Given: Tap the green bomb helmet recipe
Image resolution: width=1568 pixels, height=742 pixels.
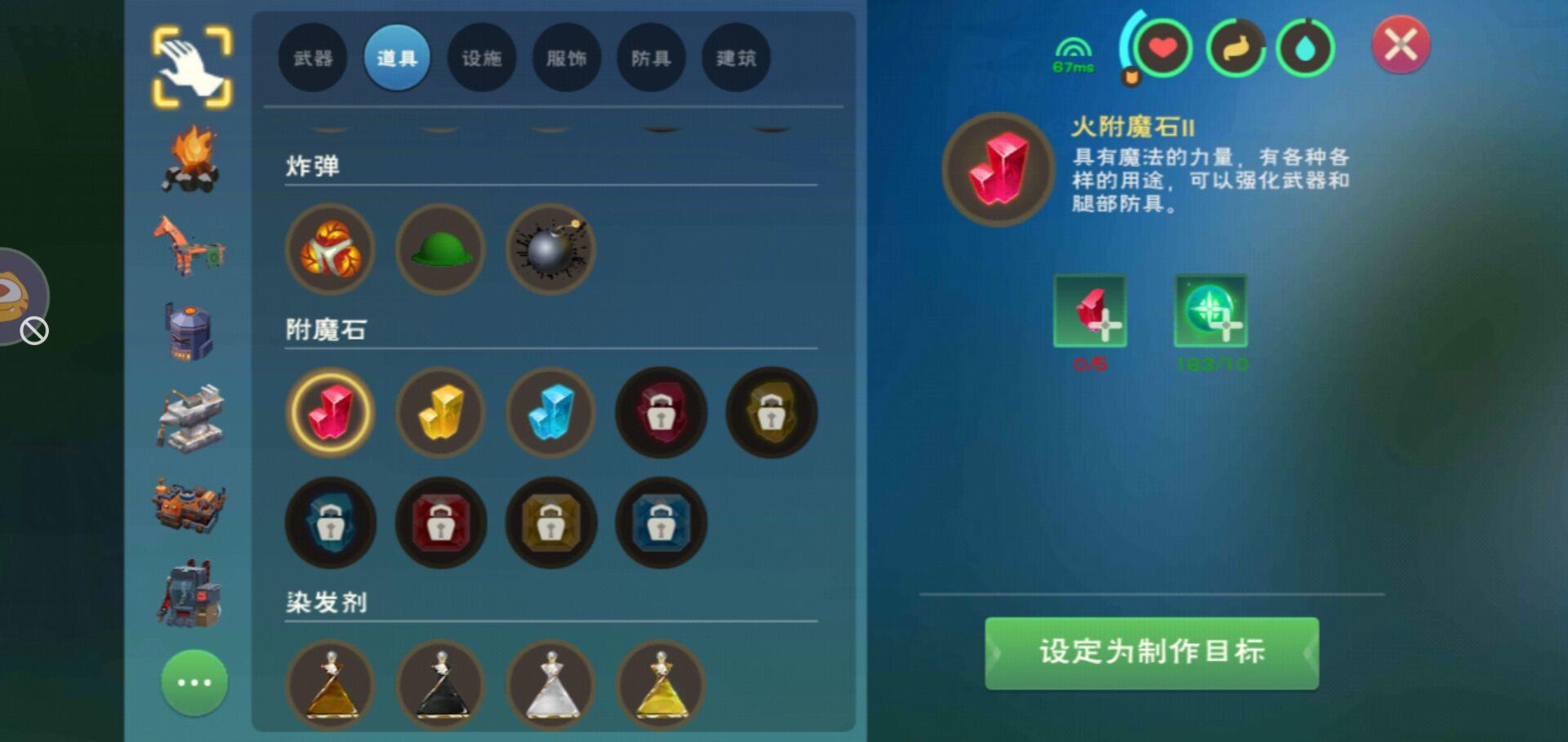Looking at the screenshot, I should (x=439, y=250).
